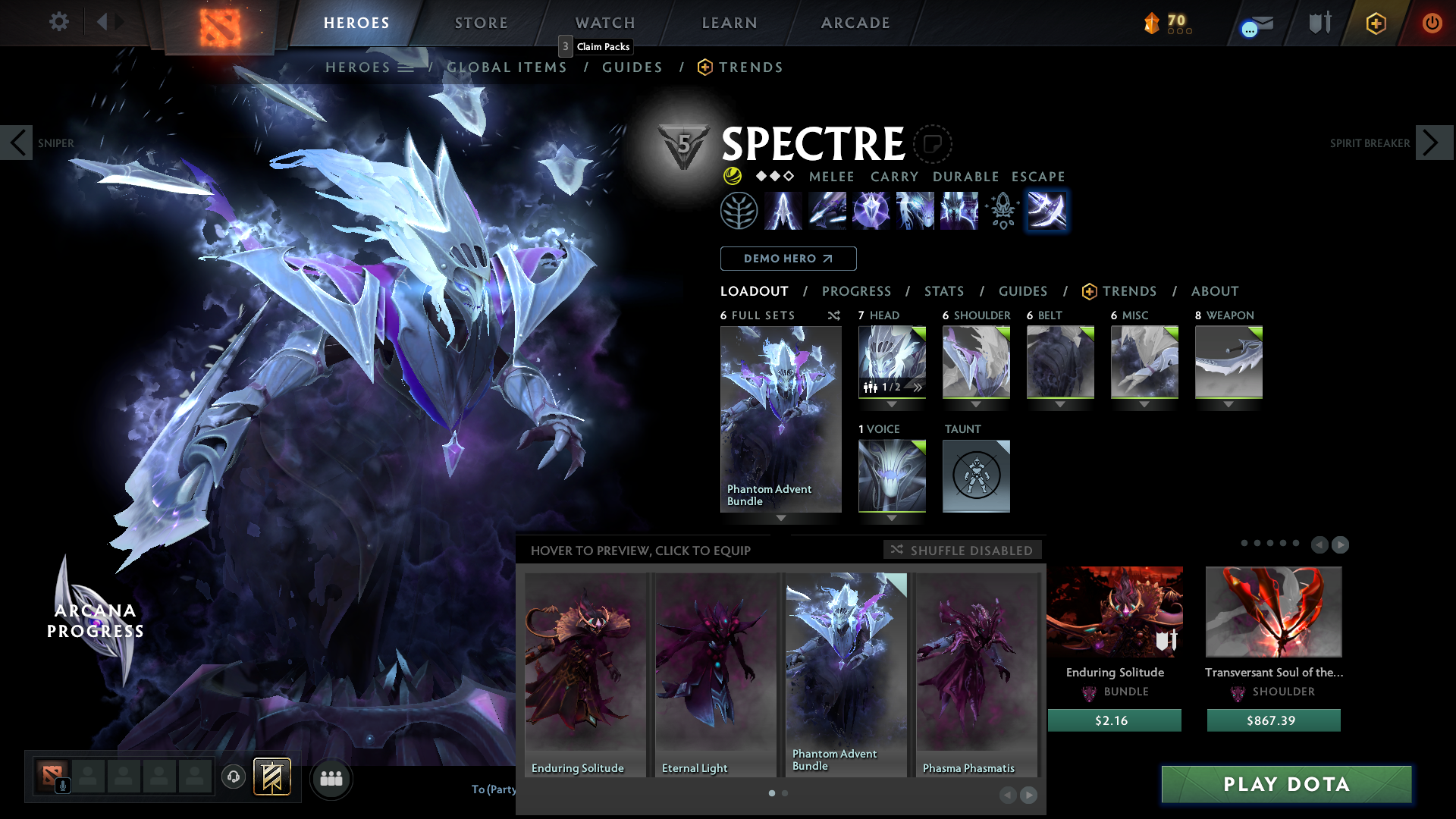Open the Weapon loadout slot

[x=1228, y=362]
